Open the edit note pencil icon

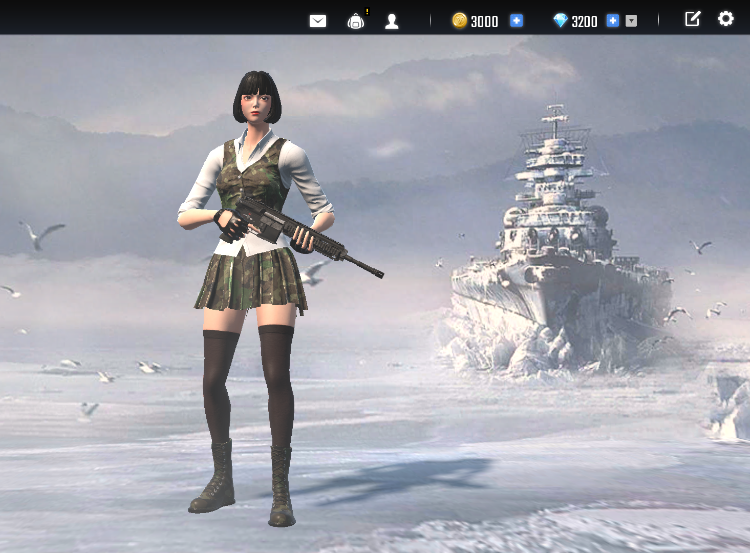coord(692,19)
